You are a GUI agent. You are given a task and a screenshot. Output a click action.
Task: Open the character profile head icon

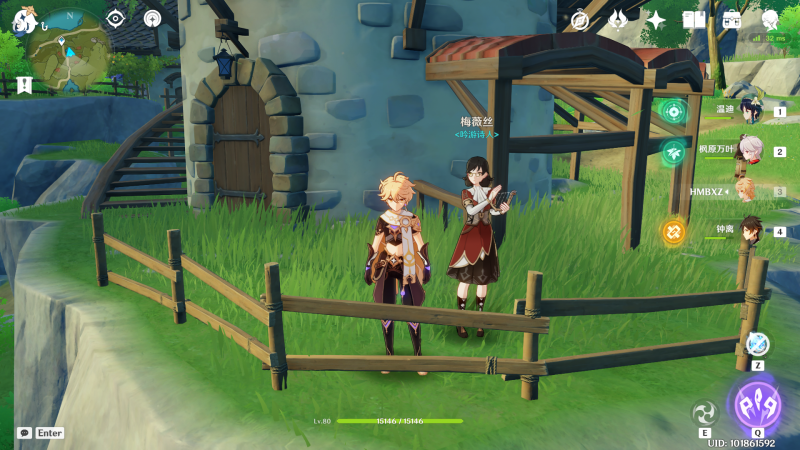coord(770,20)
